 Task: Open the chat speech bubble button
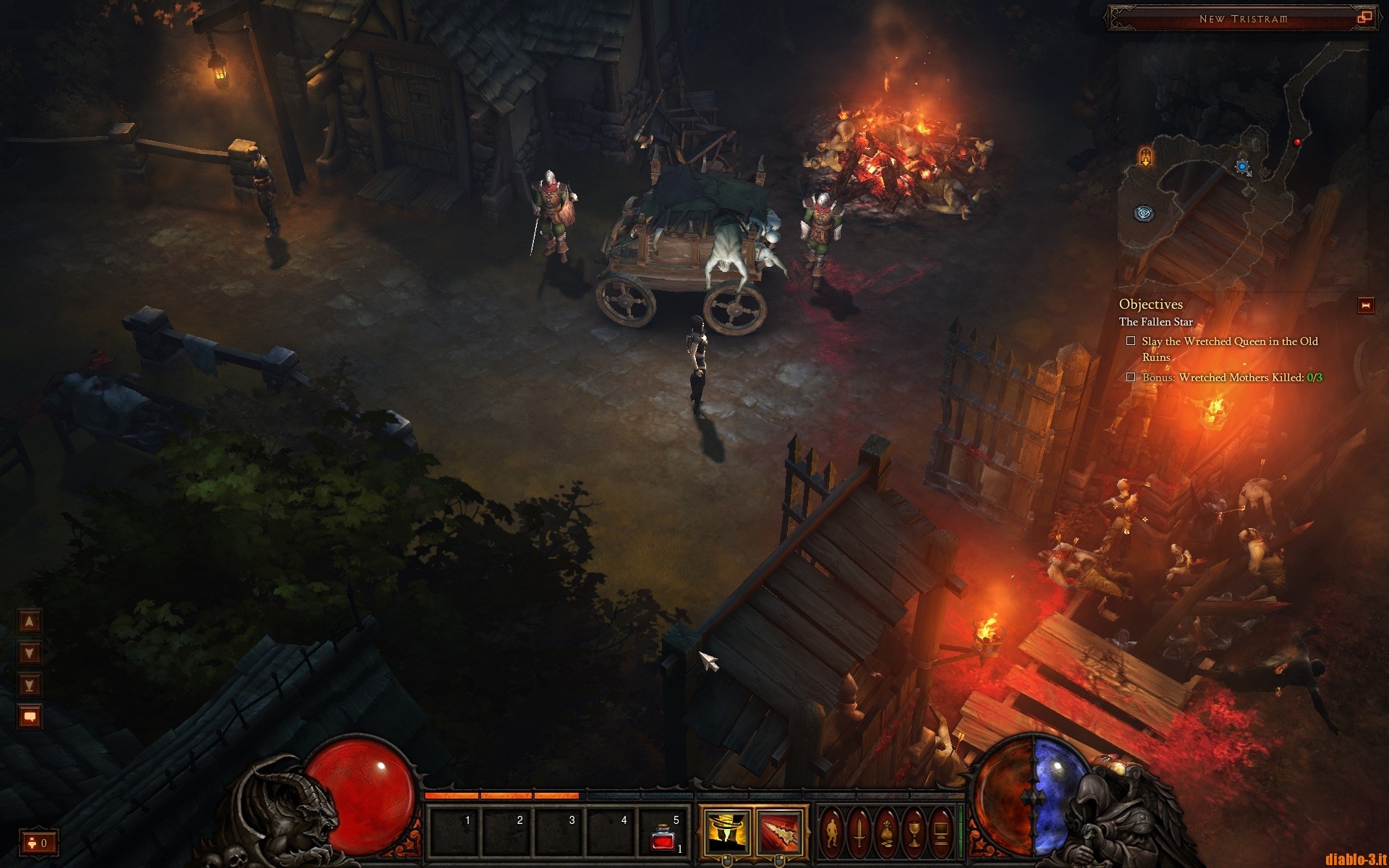tap(30, 717)
